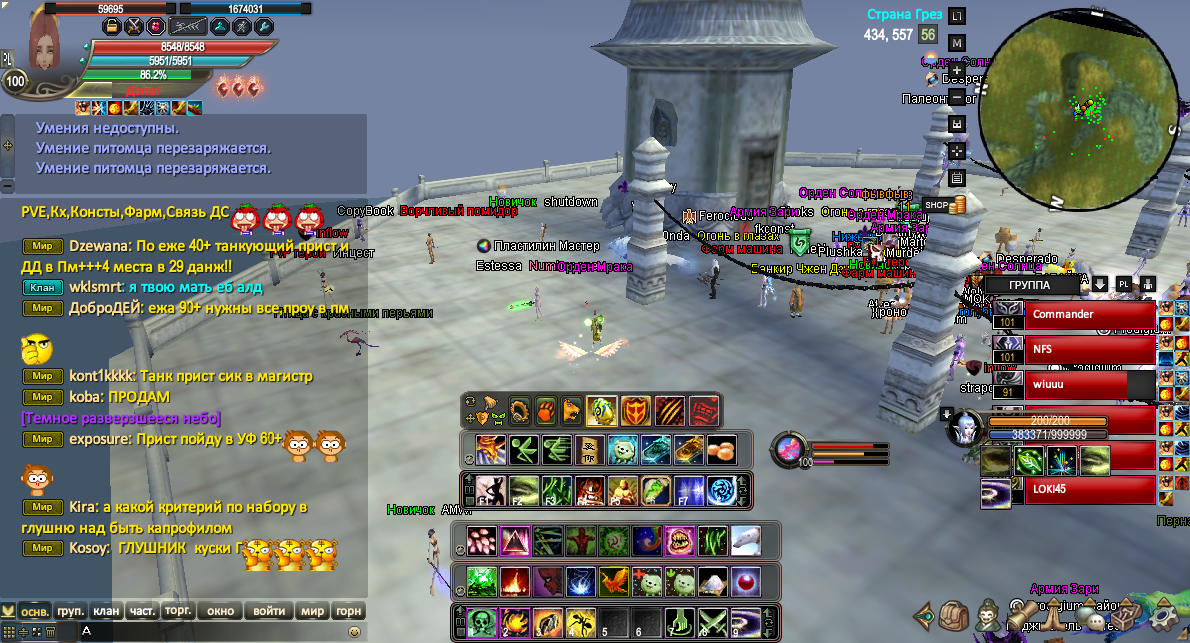Use the white polar bear mount icon
1190x643 pixels.
745,541
